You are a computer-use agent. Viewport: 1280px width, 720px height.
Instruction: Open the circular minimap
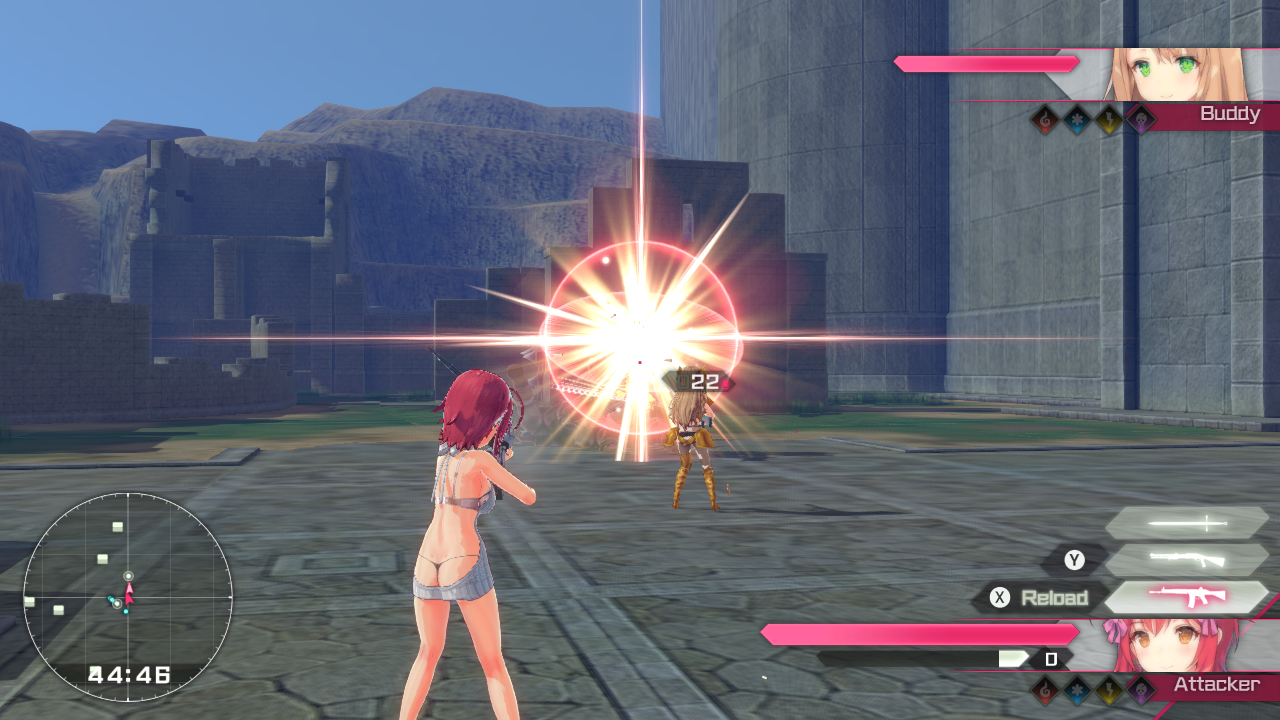(x=128, y=597)
